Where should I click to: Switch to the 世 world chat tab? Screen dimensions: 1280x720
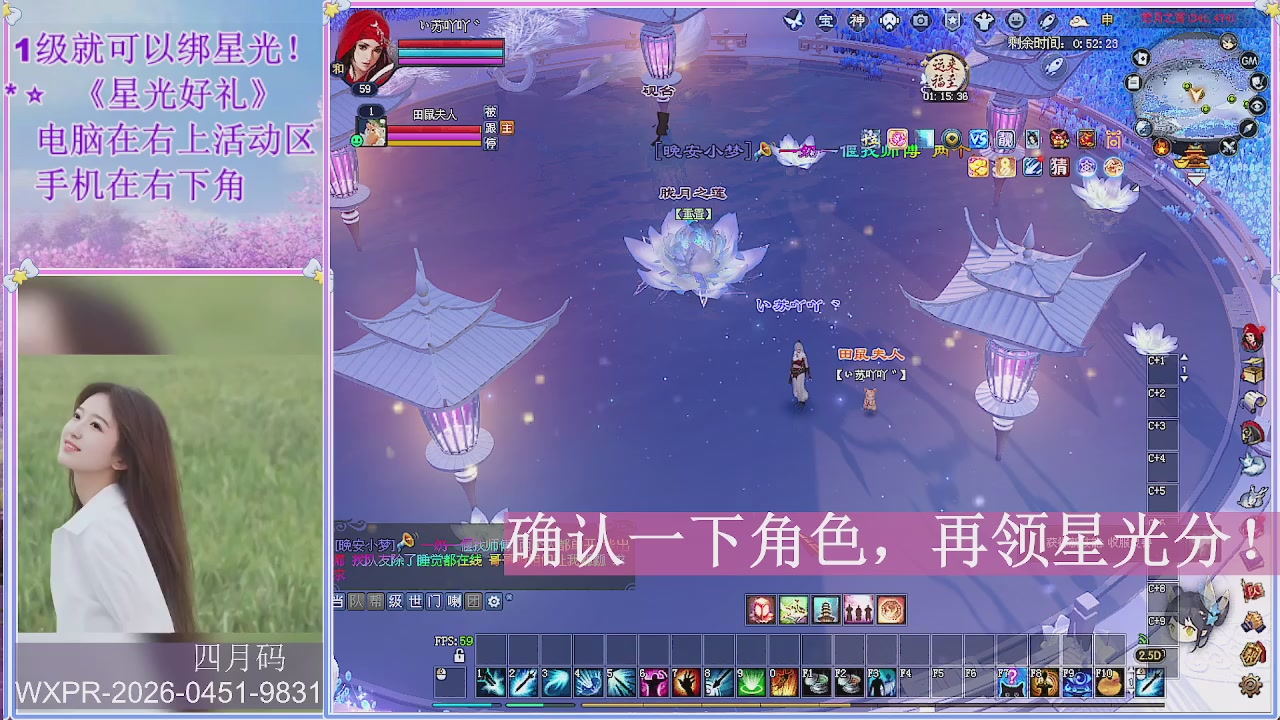click(417, 601)
